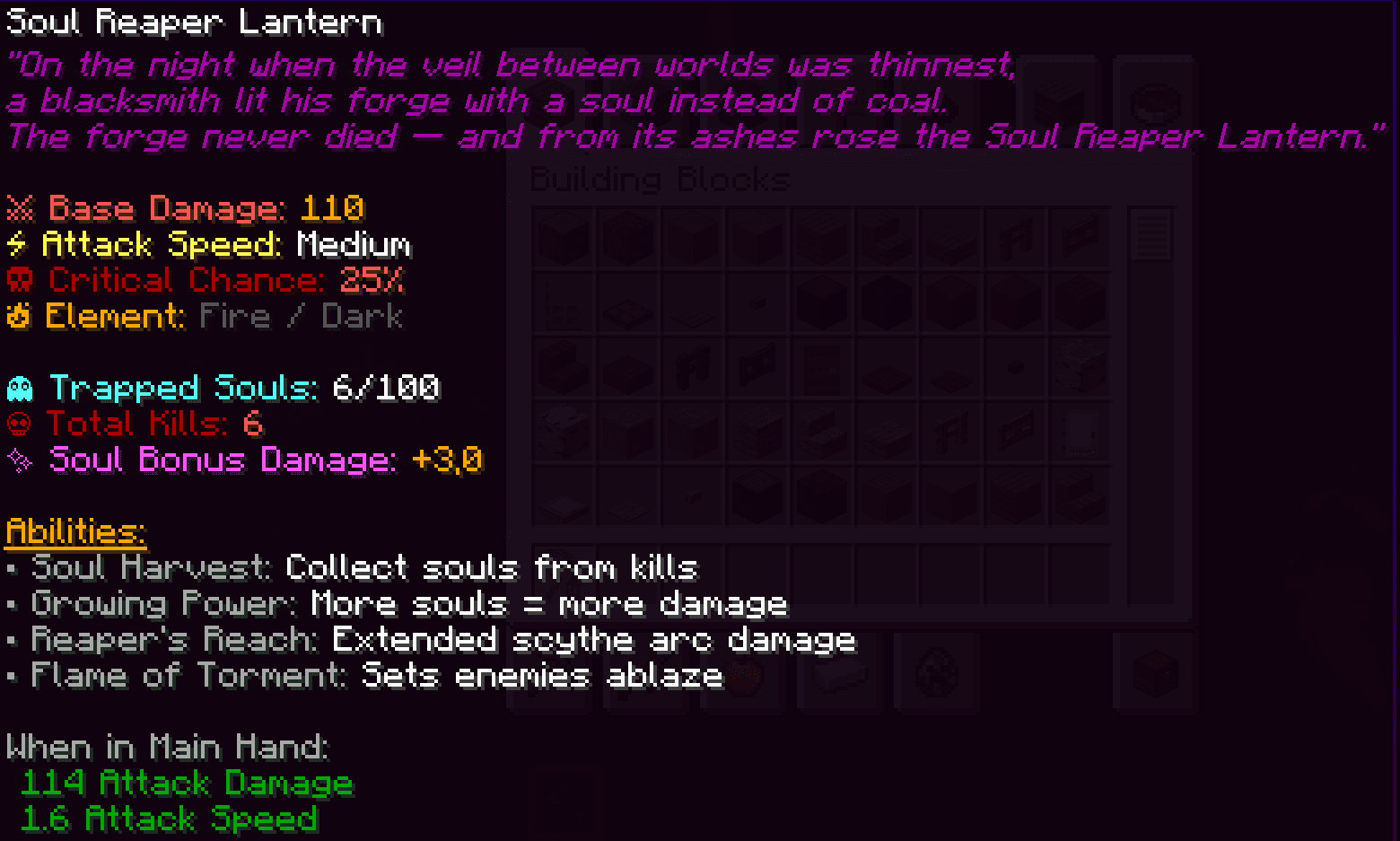This screenshot has height=841, width=1400.
Task: Click the Abilities heading in the tooltip
Action: point(74,531)
